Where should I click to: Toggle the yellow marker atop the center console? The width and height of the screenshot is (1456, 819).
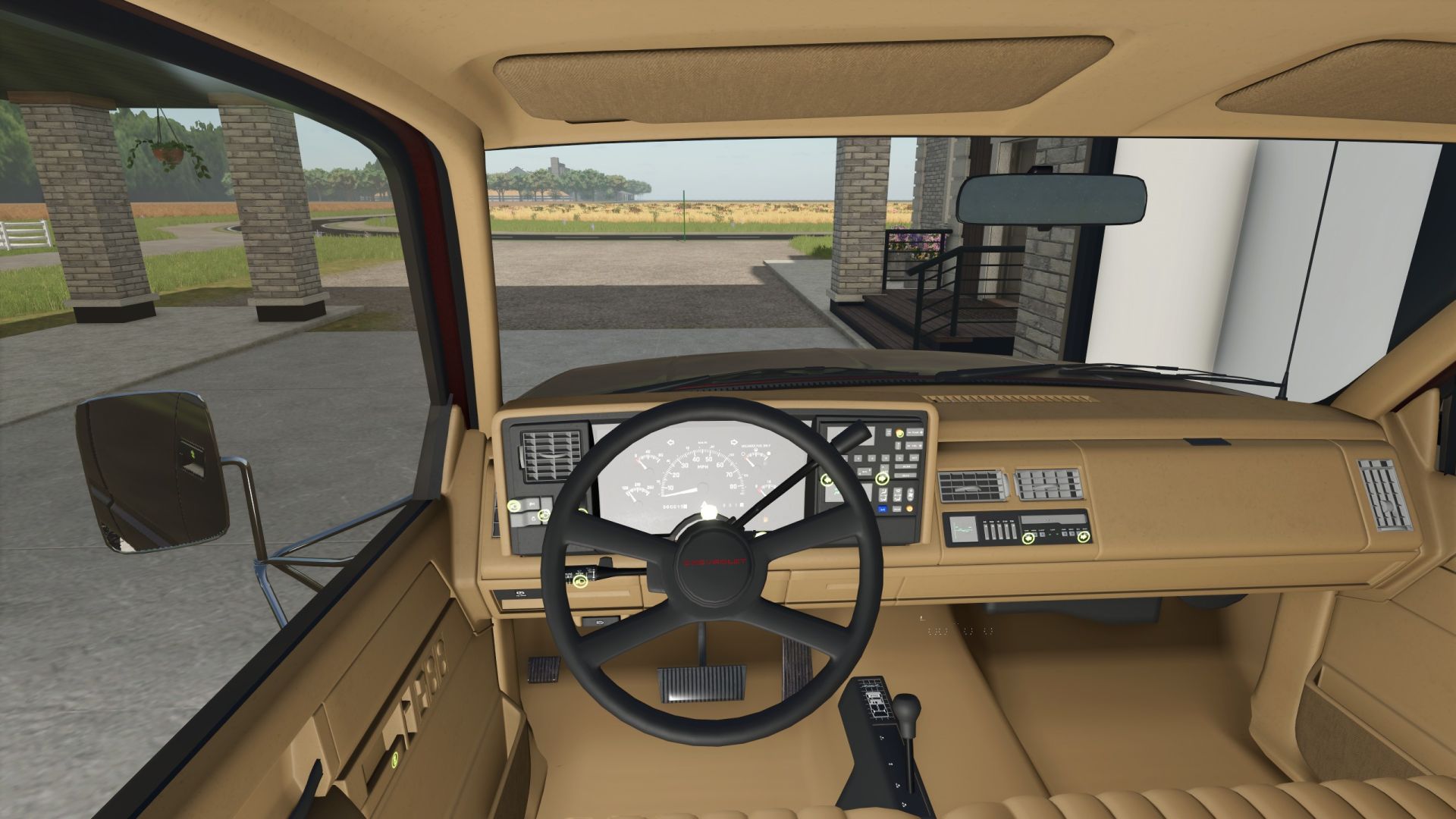click(x=899, y=433)
